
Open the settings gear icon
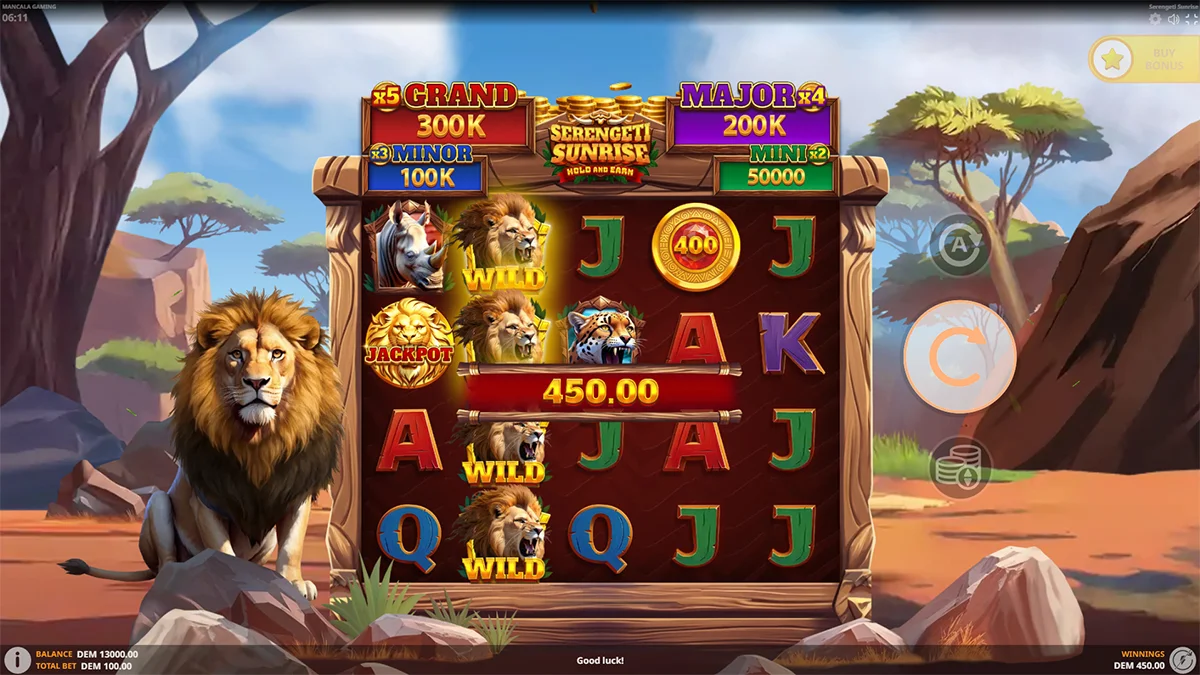[1156, 19]
